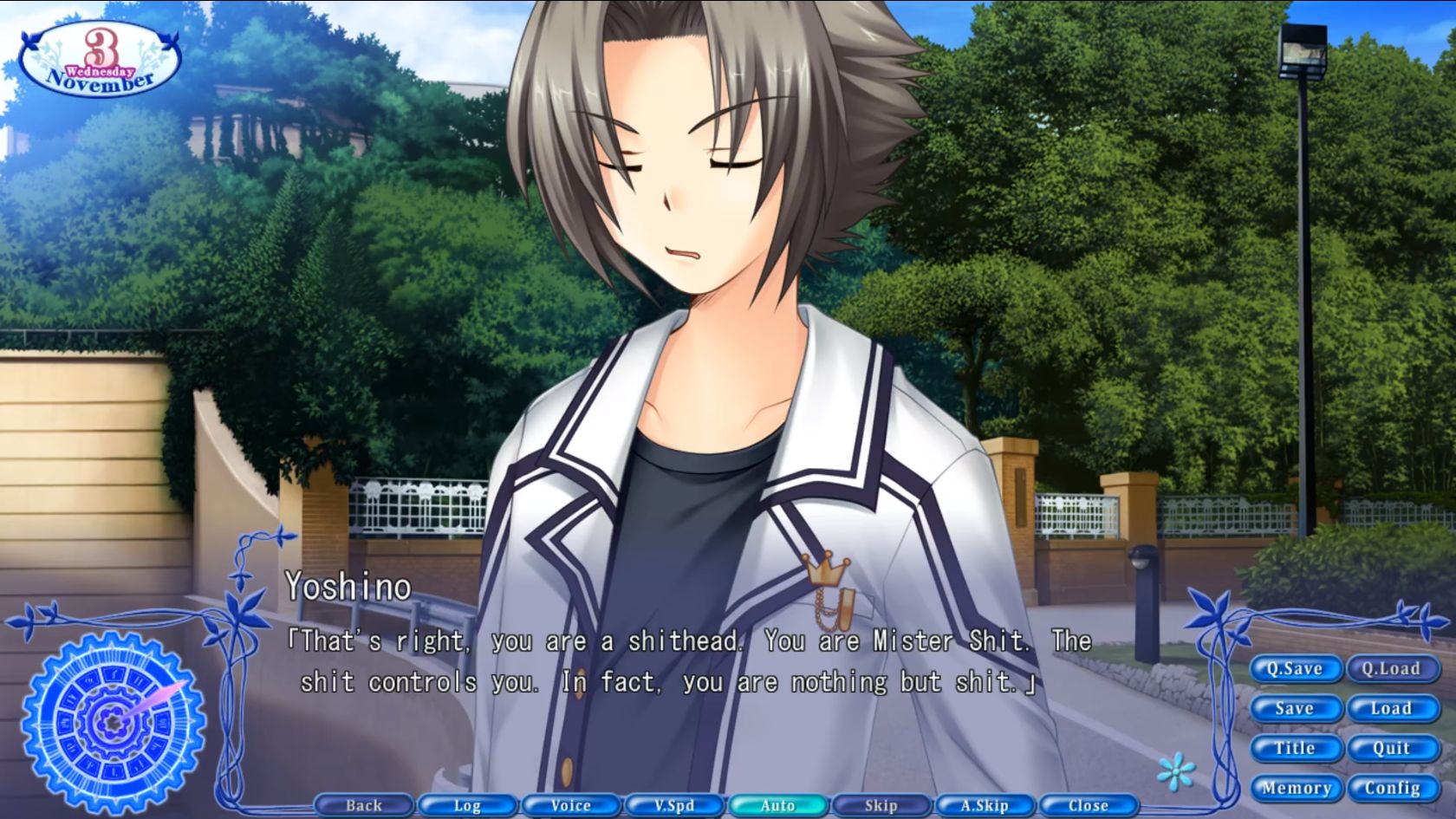Image resolution: width=1456 pixels, height=819 pixels.
Task: Quit the game
Action: coord(1392,748)
